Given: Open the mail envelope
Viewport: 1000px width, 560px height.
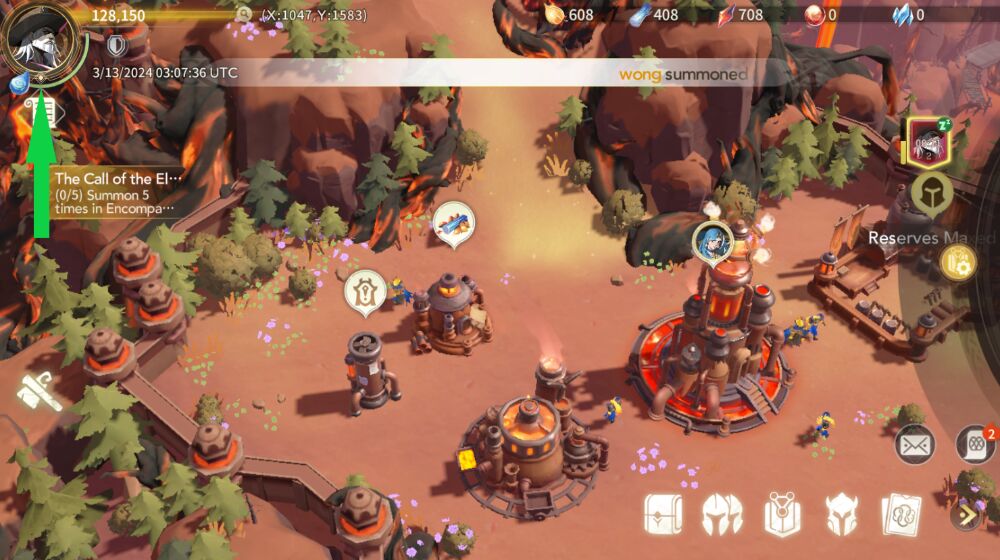Looking at the screenshot, I should (914, 444).
